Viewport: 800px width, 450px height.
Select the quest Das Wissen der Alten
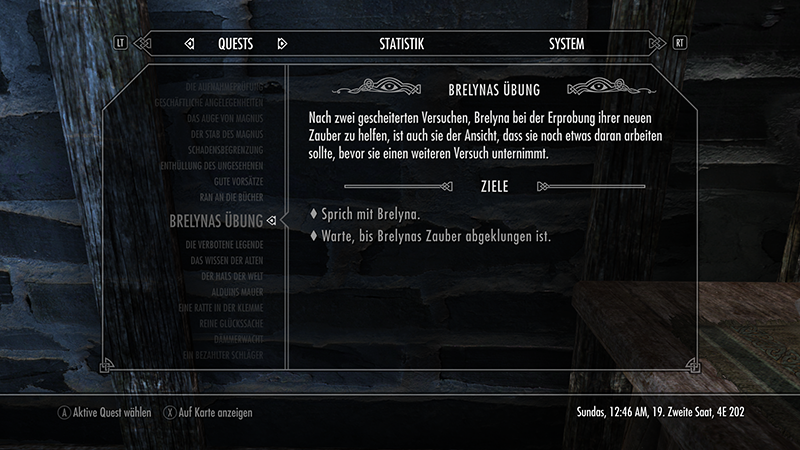226,260
